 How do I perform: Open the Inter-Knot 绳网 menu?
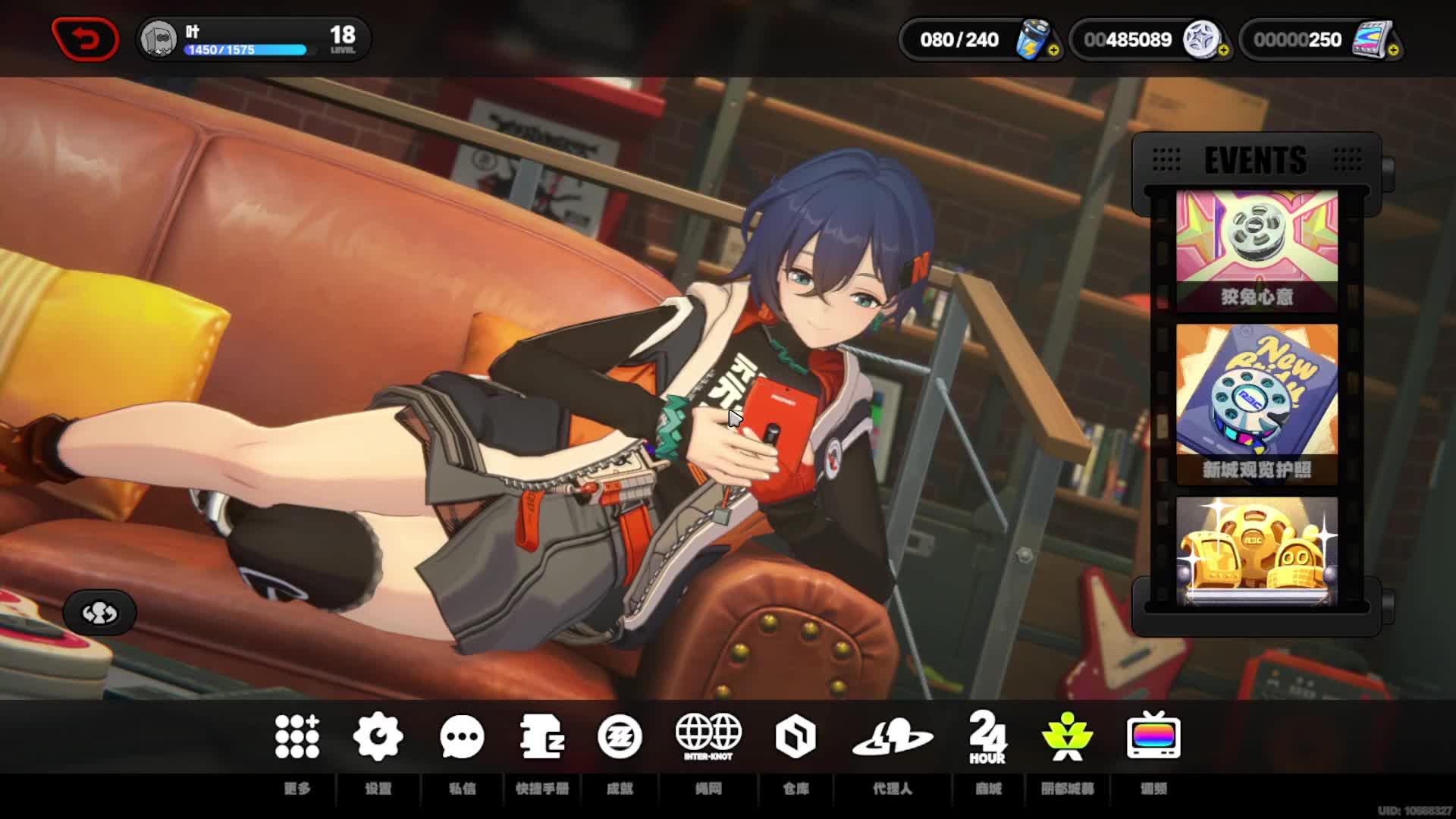pos(708,737)
